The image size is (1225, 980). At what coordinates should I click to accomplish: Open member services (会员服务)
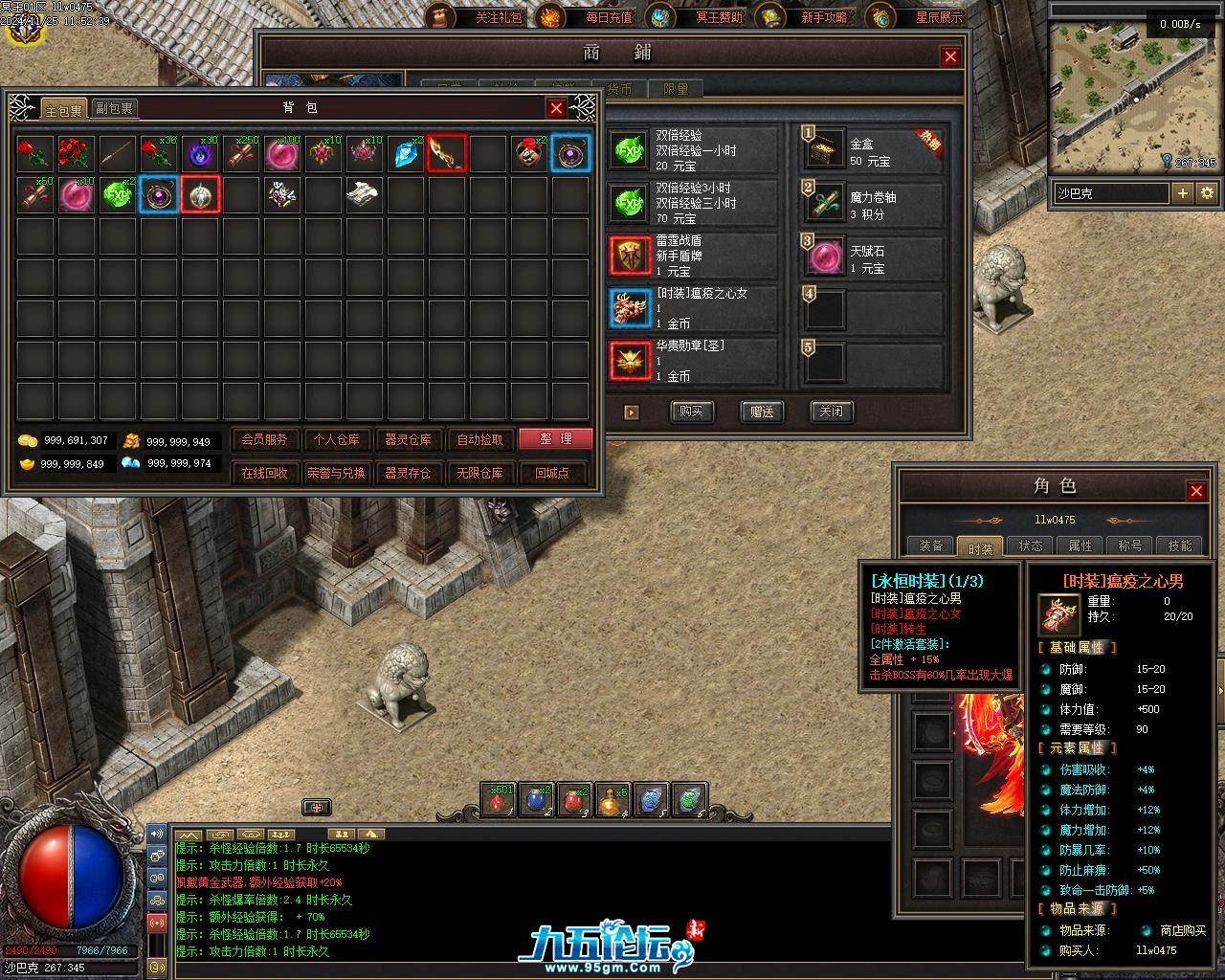click(264, 439)
